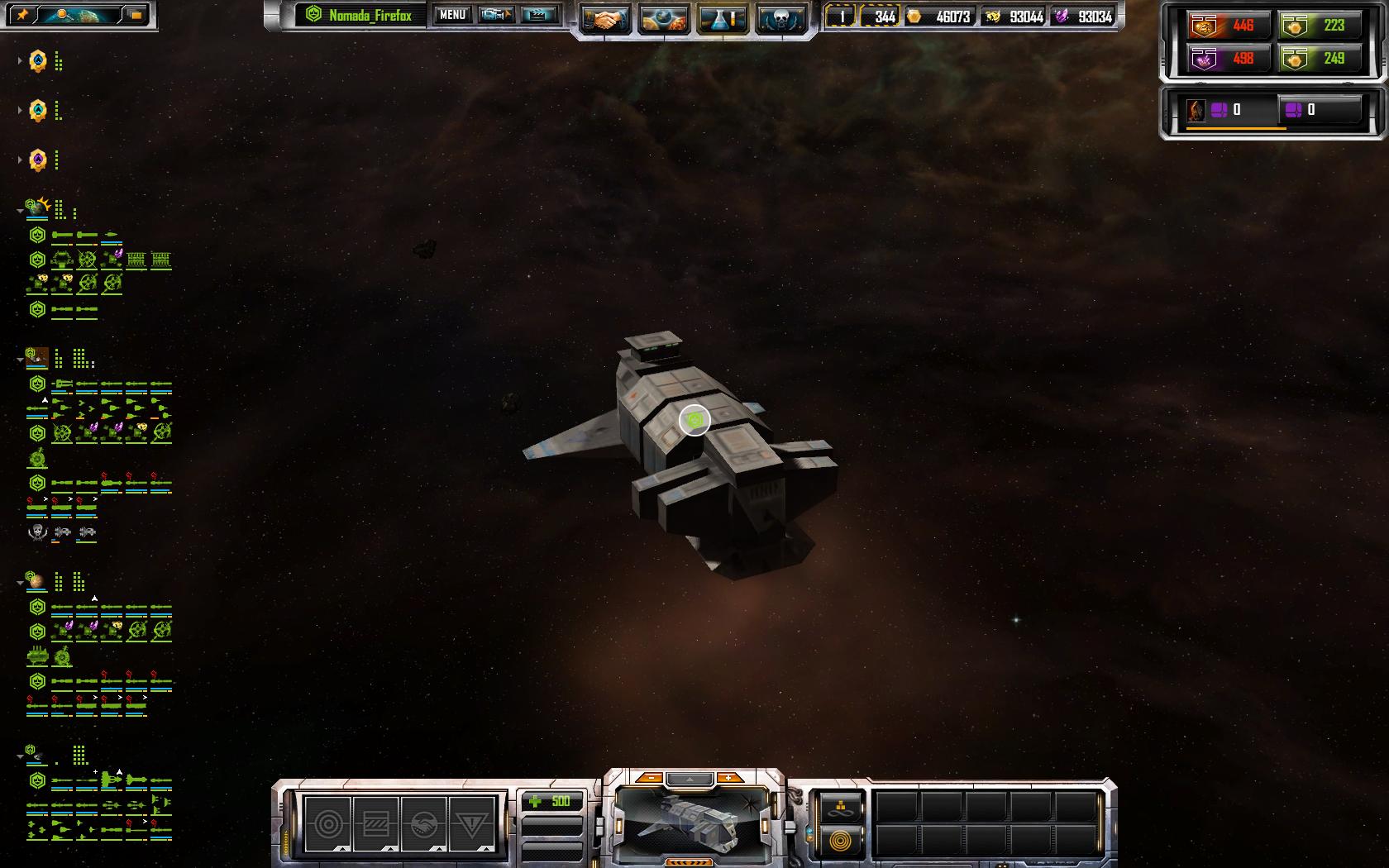Open the research flask screen
Viewport: 1389px width, 868px height.
tap(723, 18)
